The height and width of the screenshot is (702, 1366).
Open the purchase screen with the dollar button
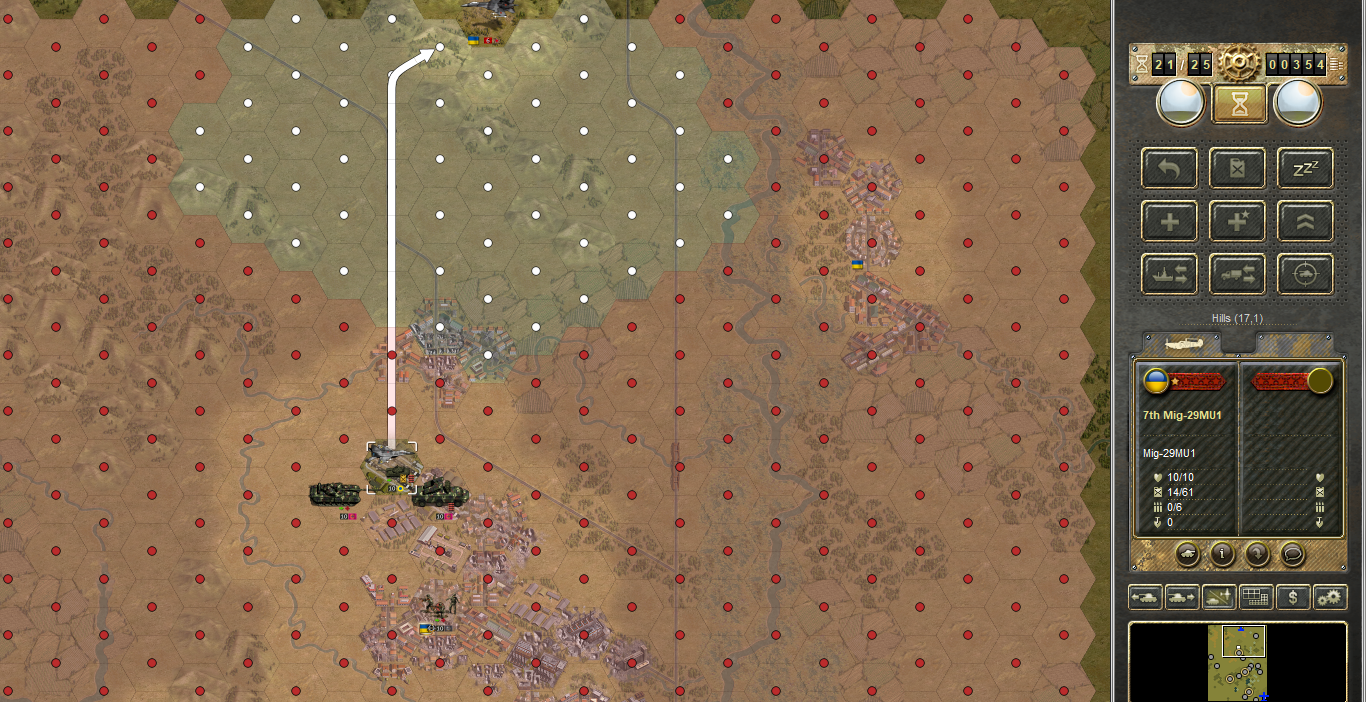pyautogui.click(x=1293, y=598)
